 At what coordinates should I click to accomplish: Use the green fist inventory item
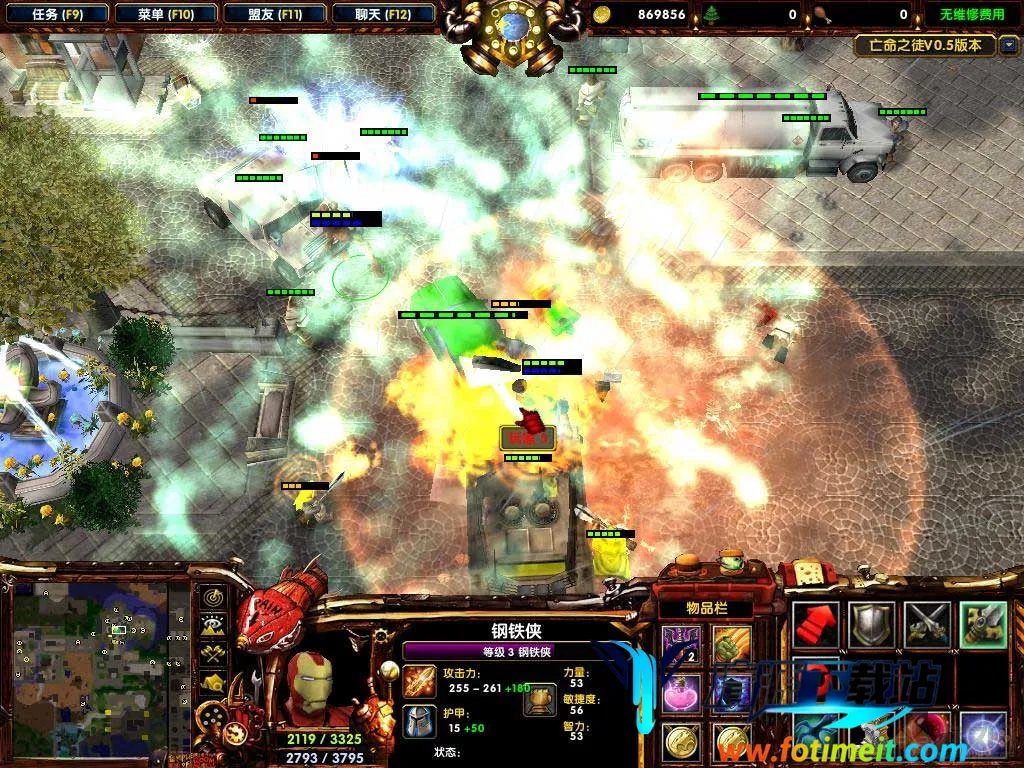point(732,645)
